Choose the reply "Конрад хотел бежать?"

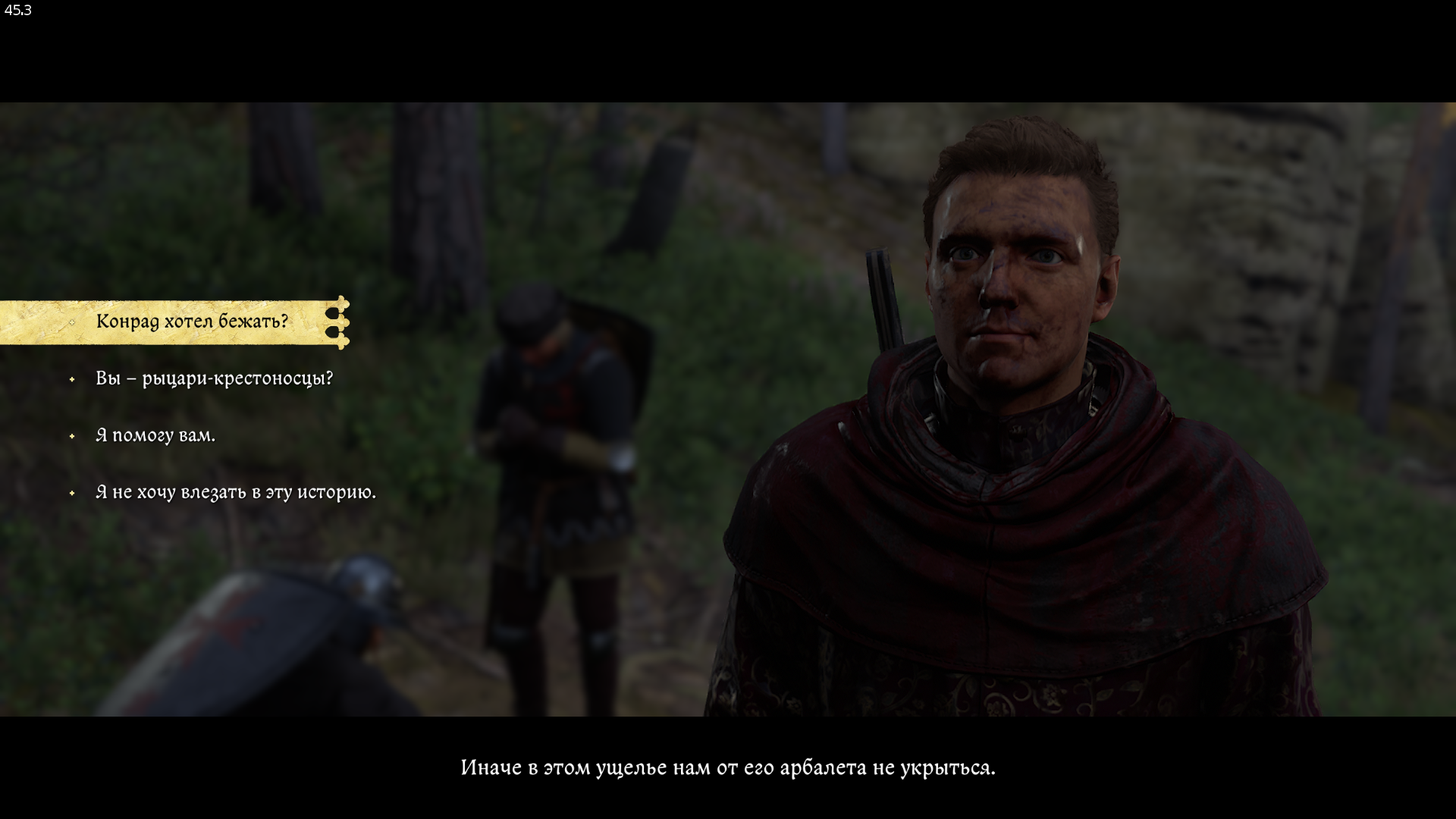192,322
